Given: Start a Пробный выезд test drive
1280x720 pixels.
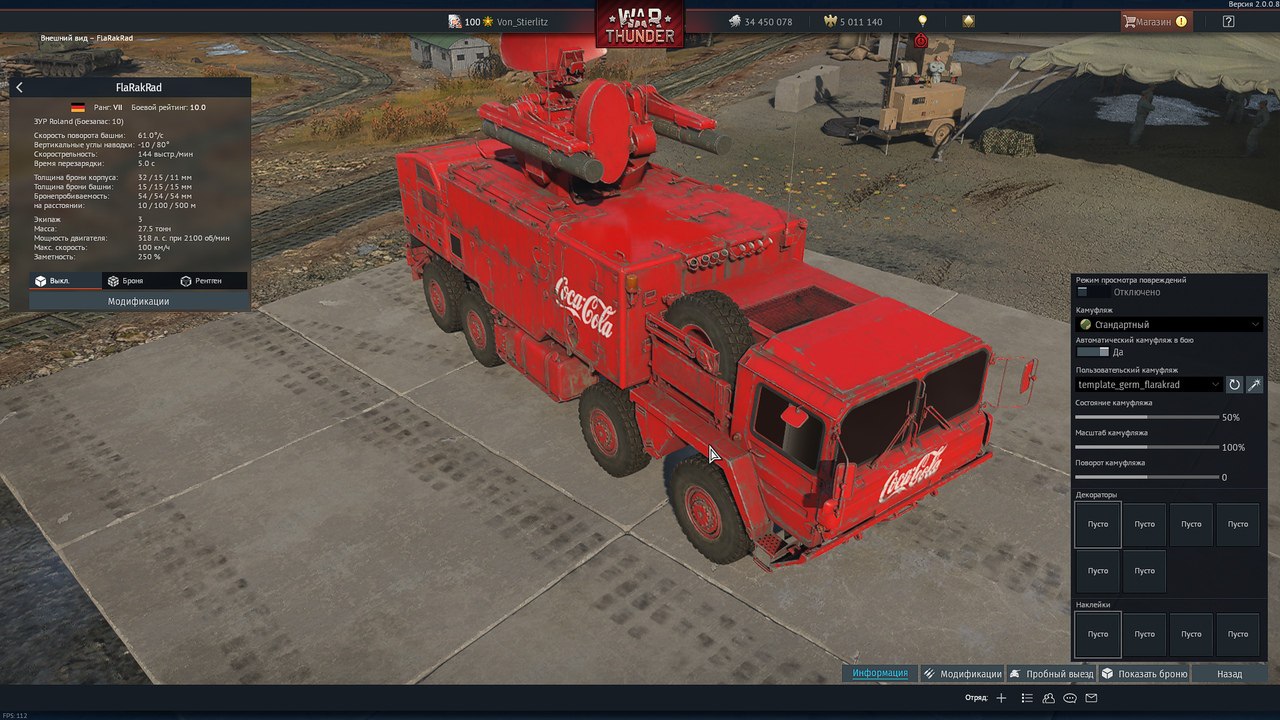Looking at the screenshot, I should 1051,674.
